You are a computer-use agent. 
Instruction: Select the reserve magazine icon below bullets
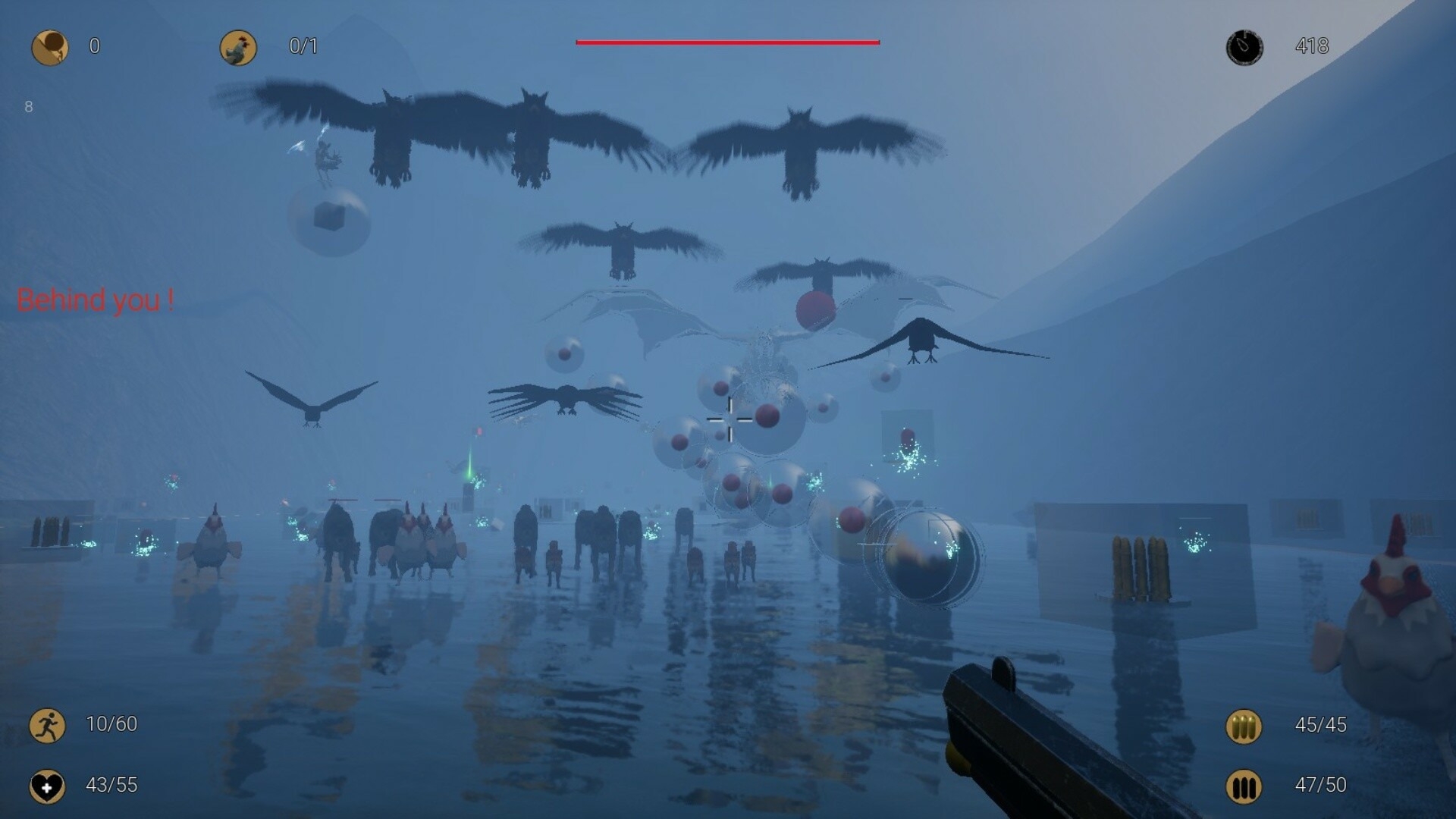pyautogui.click(x=1244, y=786)
